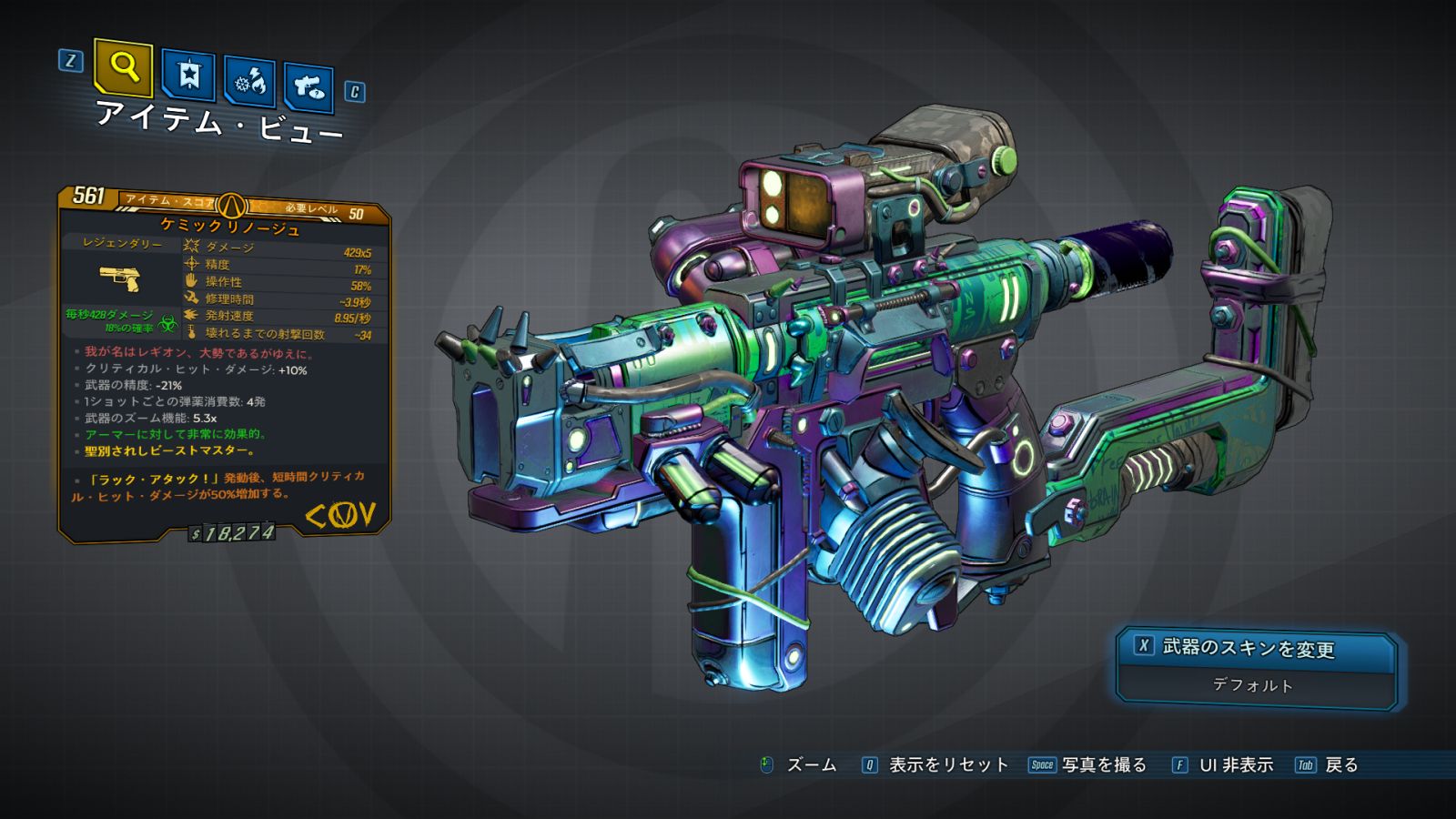Viewport: 1456px width, 819px height.
Task: Switch to the gun with eye tab
Action: point(308,87)
